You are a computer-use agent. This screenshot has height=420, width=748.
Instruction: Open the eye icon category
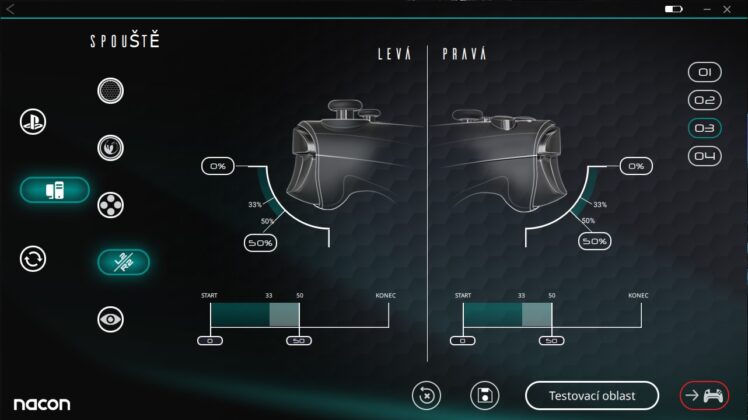[x=110, y=319]
